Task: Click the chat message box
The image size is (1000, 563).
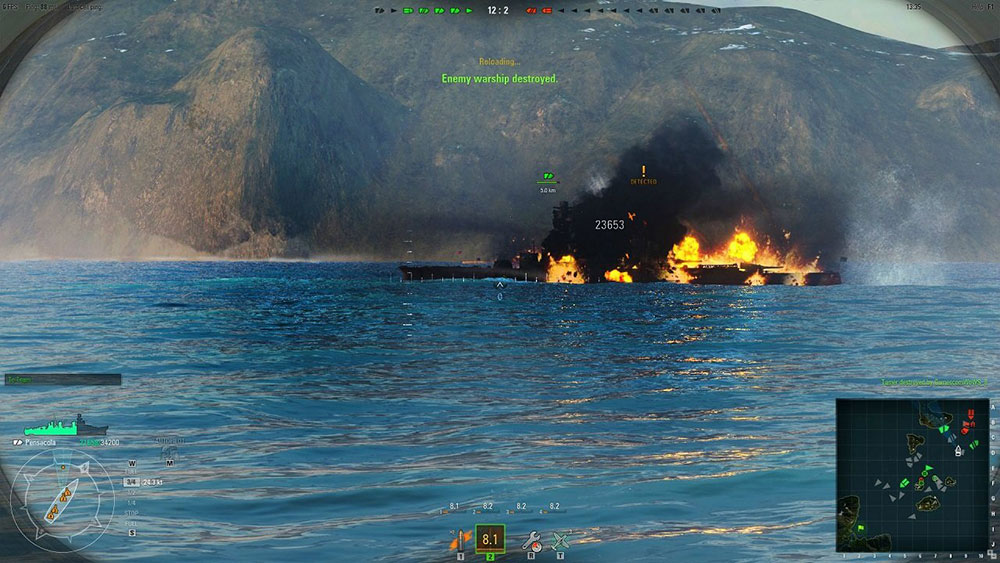Action: point(62,380)
